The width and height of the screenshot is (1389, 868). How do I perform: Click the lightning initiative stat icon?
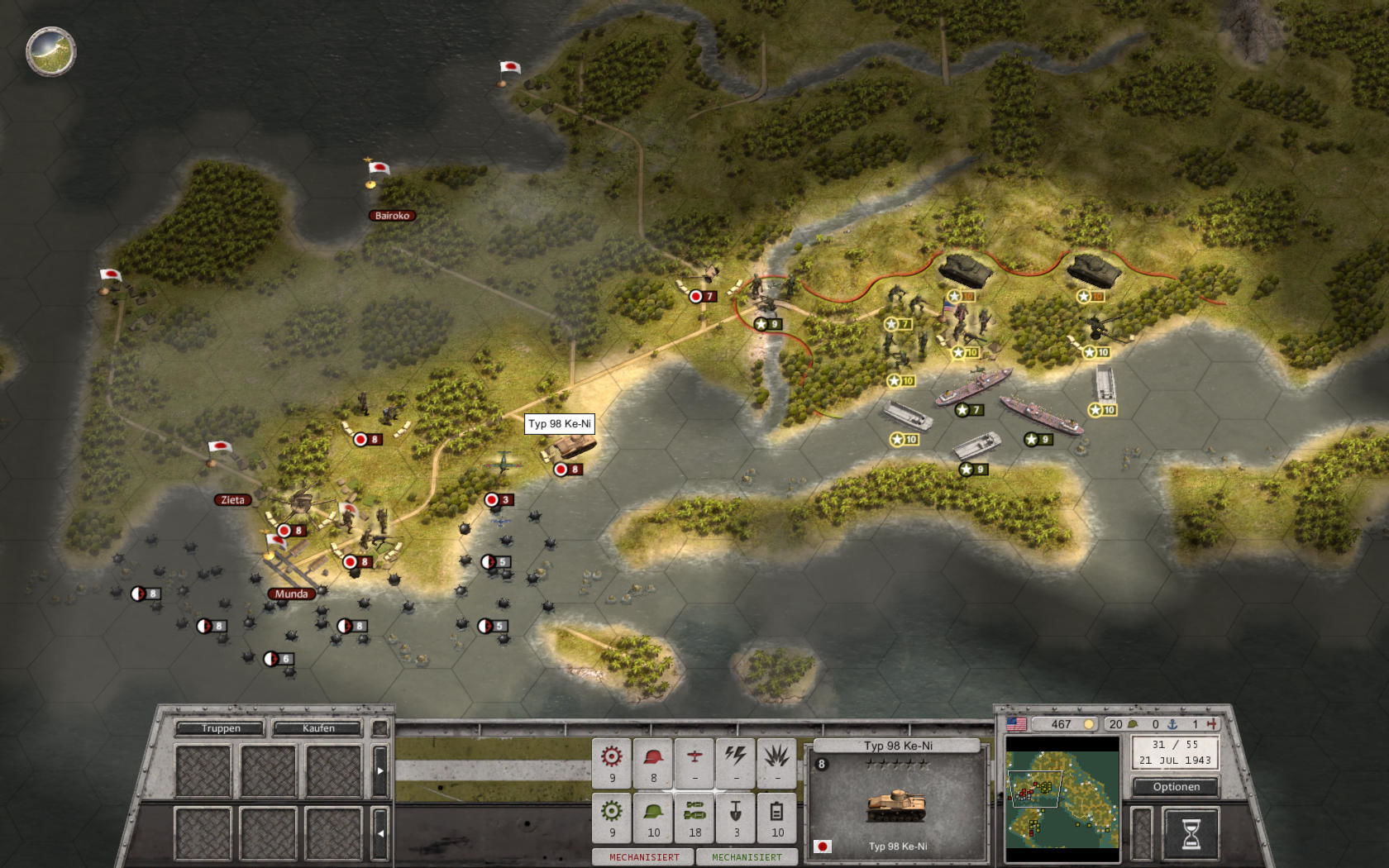click(733, 757)
